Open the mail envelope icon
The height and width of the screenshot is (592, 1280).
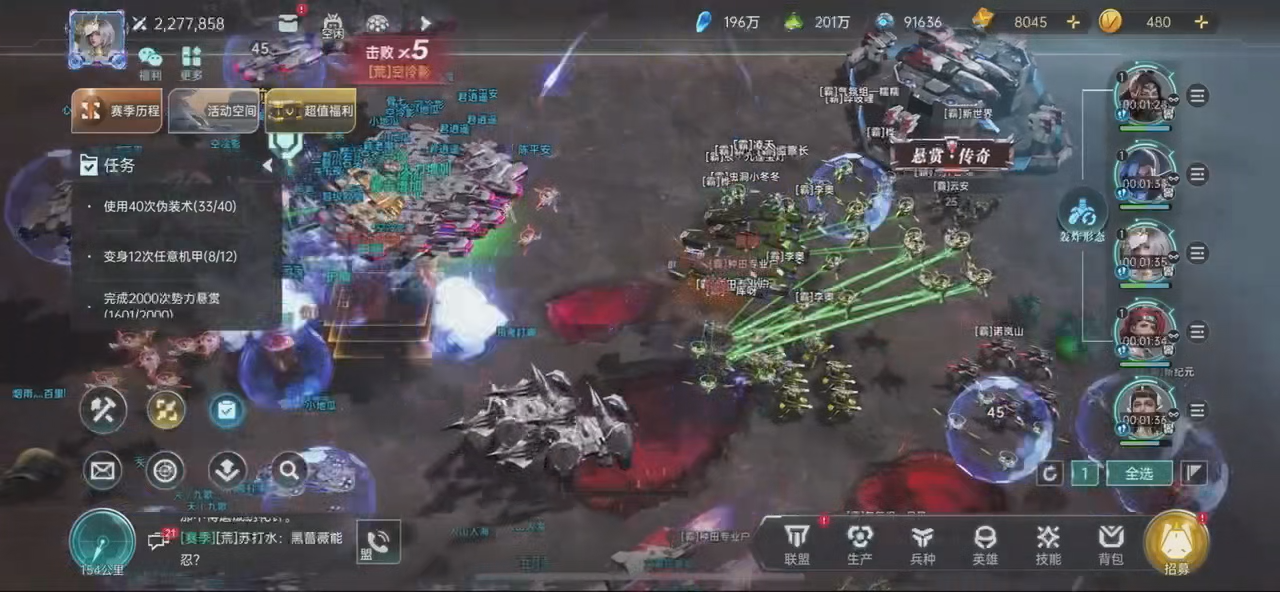point(102,470)
